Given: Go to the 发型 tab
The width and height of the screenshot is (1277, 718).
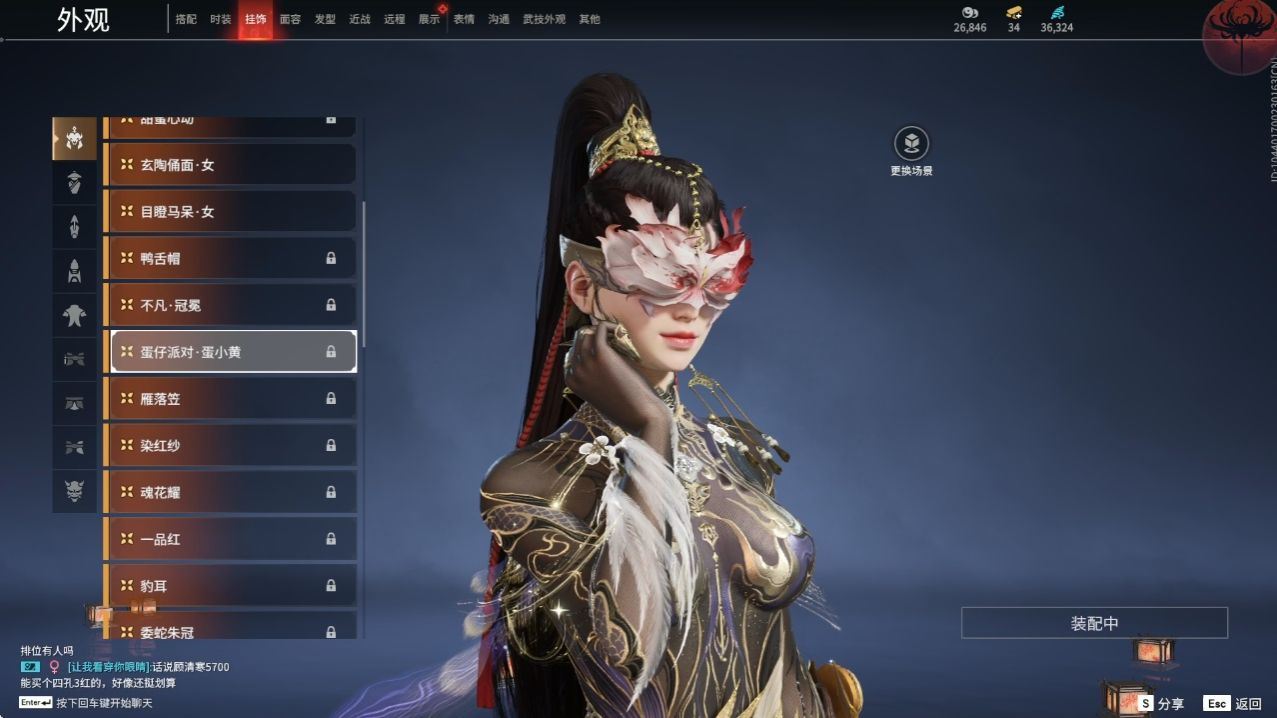Looking at the screenshot, I should coord(325,19).
